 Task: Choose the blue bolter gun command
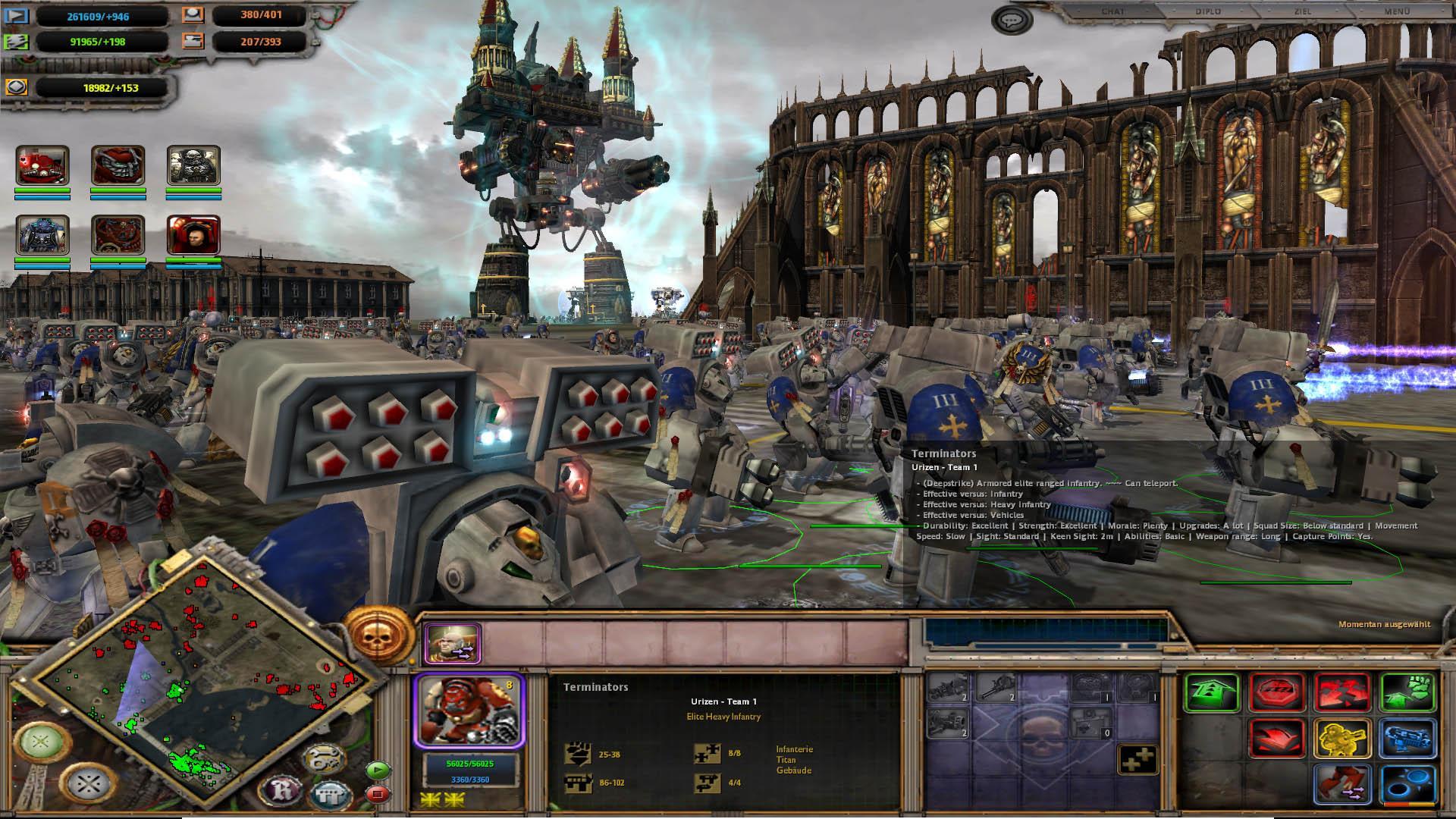point(1407,738)
